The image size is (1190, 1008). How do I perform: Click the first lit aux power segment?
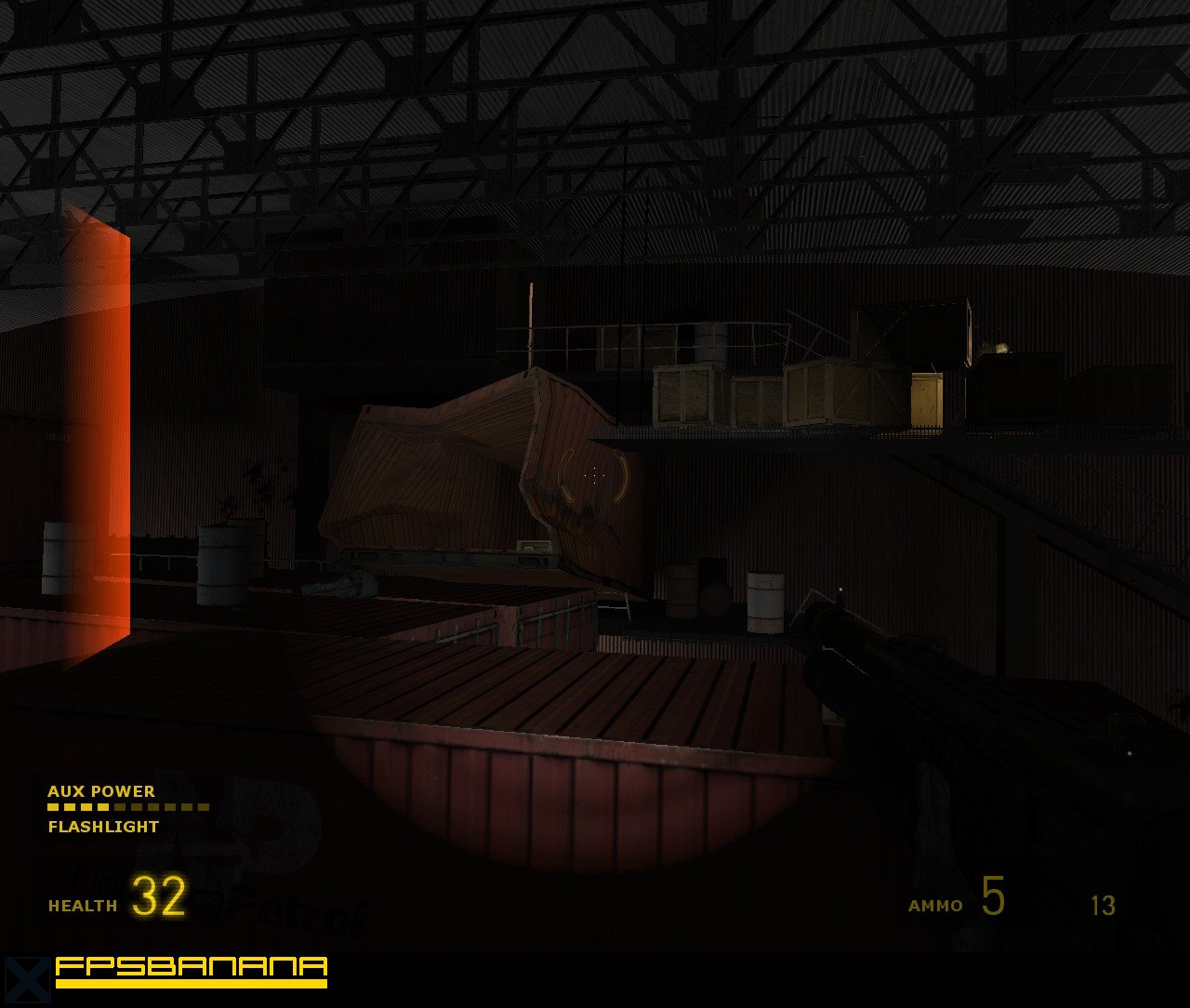click(x=53, y=807)
